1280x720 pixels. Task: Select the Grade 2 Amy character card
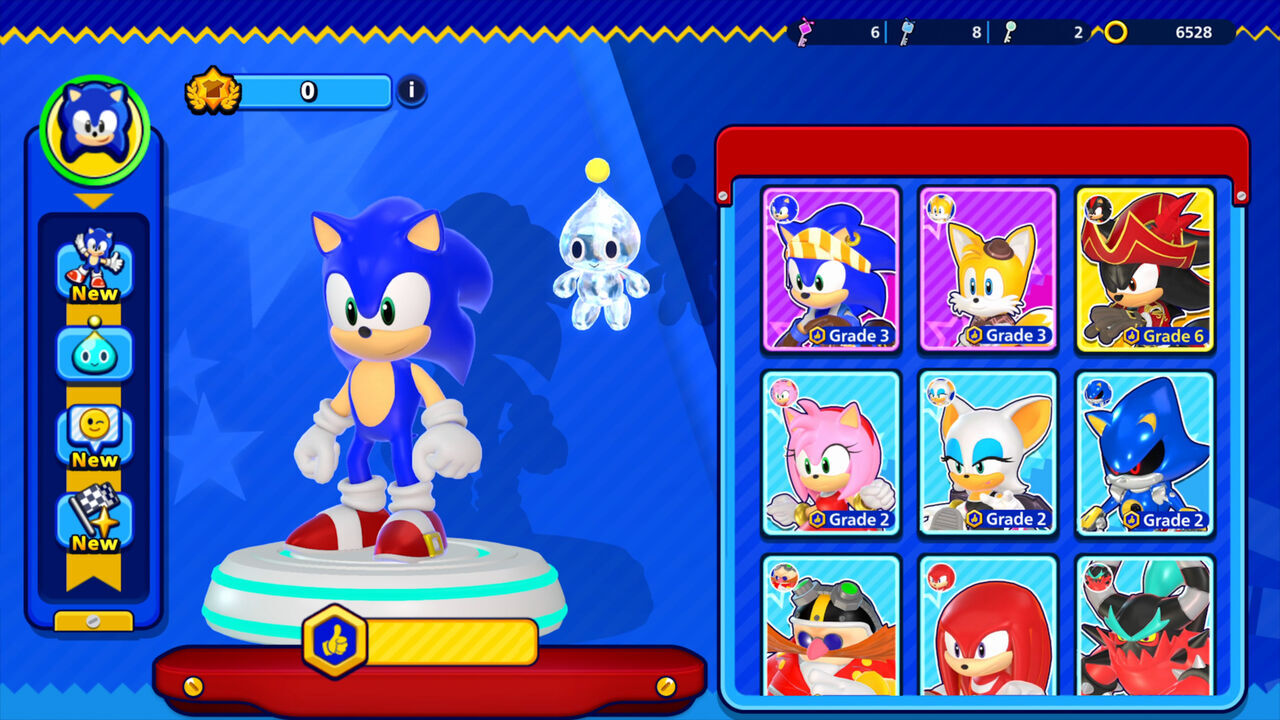[830, 455]
